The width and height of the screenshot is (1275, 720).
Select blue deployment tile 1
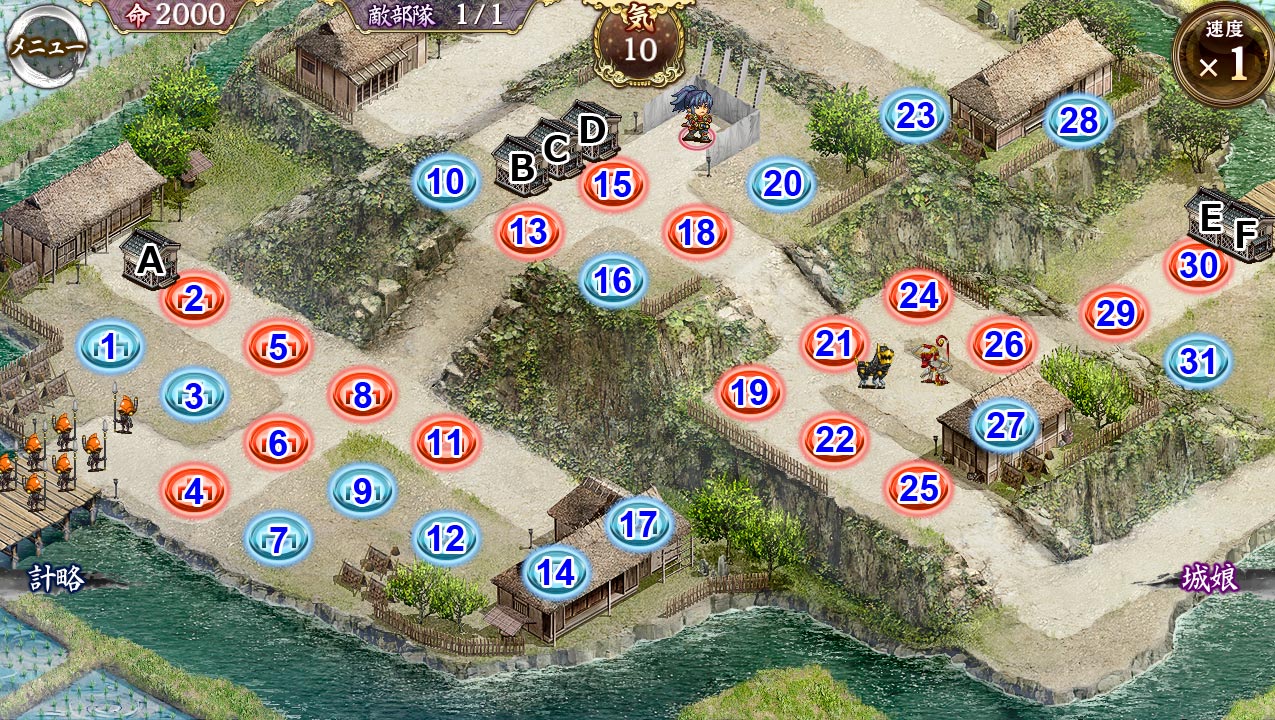pos(110,347)
